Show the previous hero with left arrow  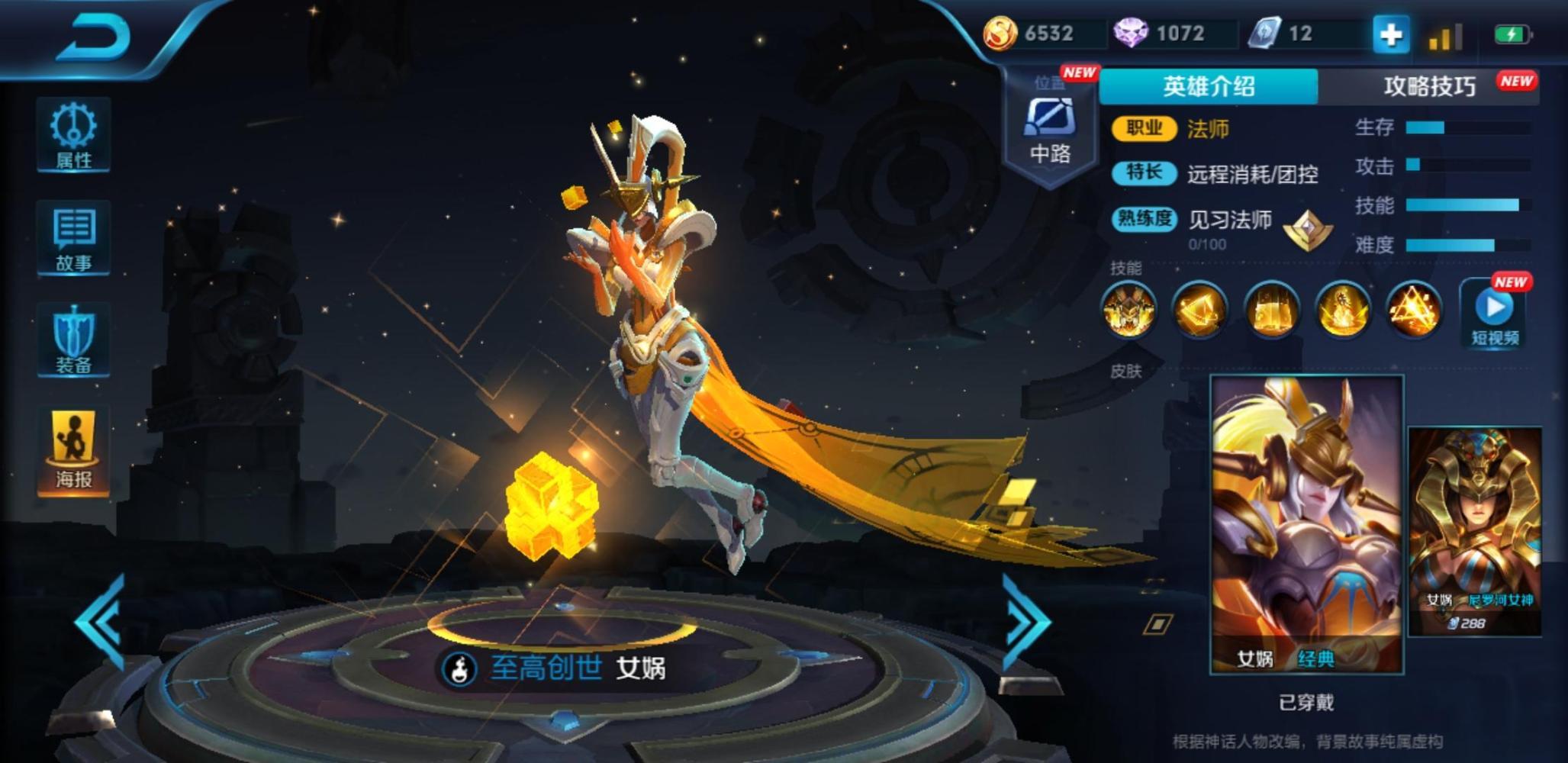(101, 622)
